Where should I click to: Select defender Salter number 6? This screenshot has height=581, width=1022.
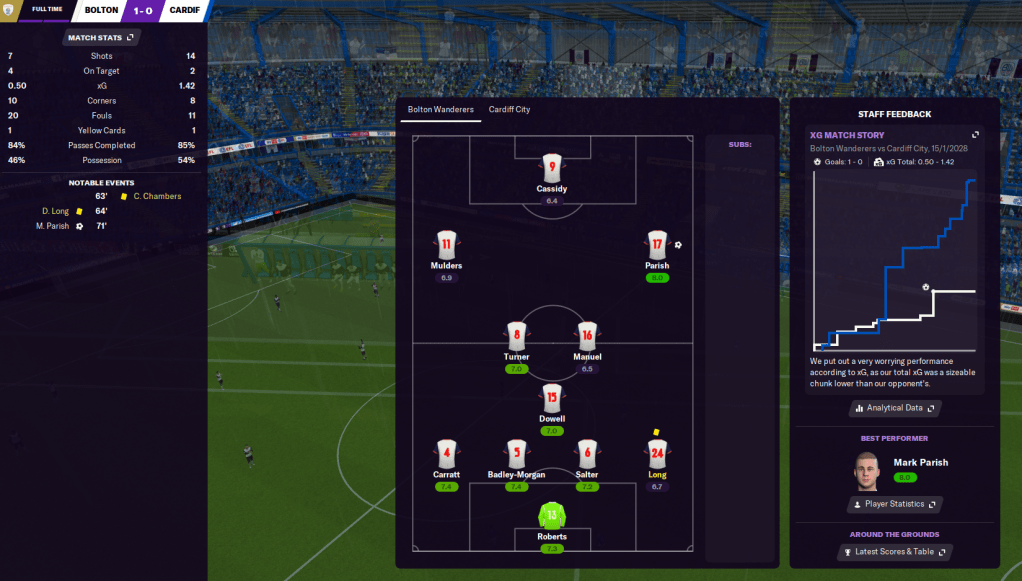coord(587,453)
